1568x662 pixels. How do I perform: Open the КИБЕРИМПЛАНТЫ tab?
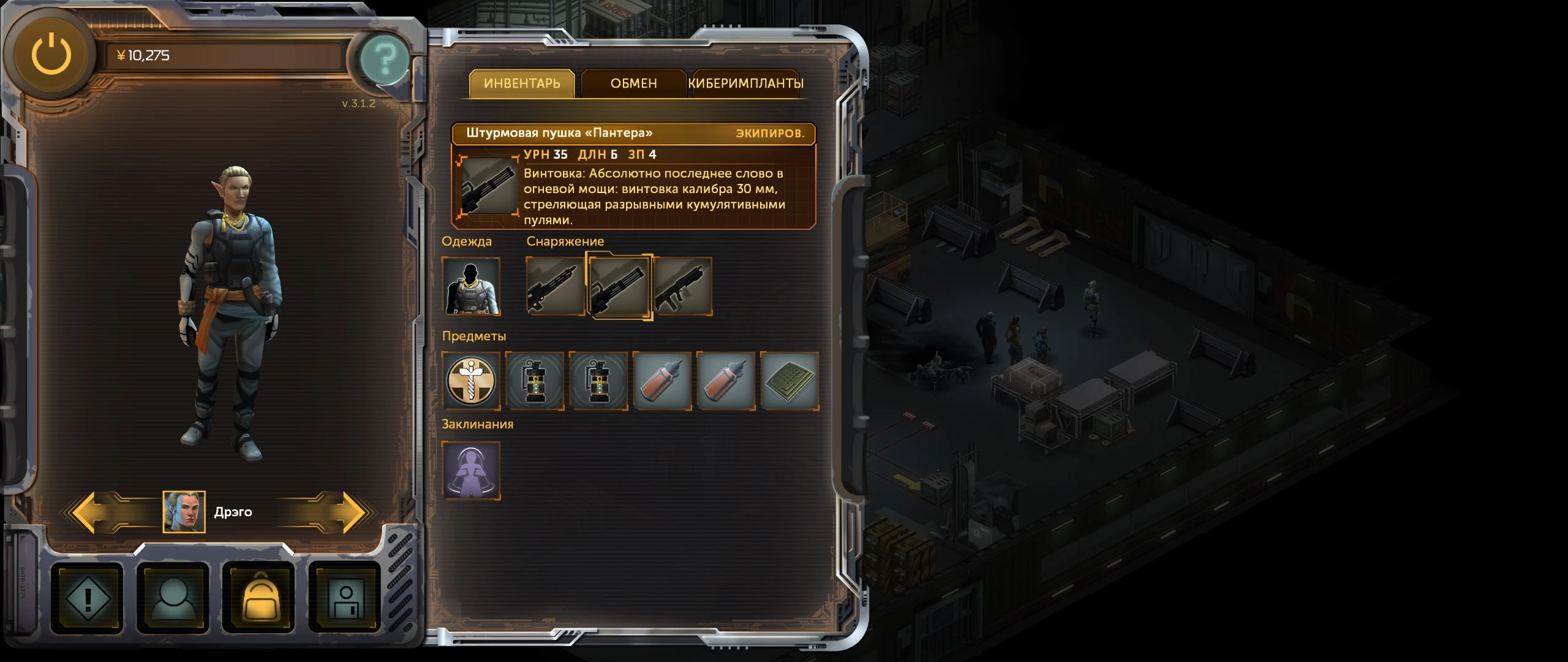click(x=746, y=84)
